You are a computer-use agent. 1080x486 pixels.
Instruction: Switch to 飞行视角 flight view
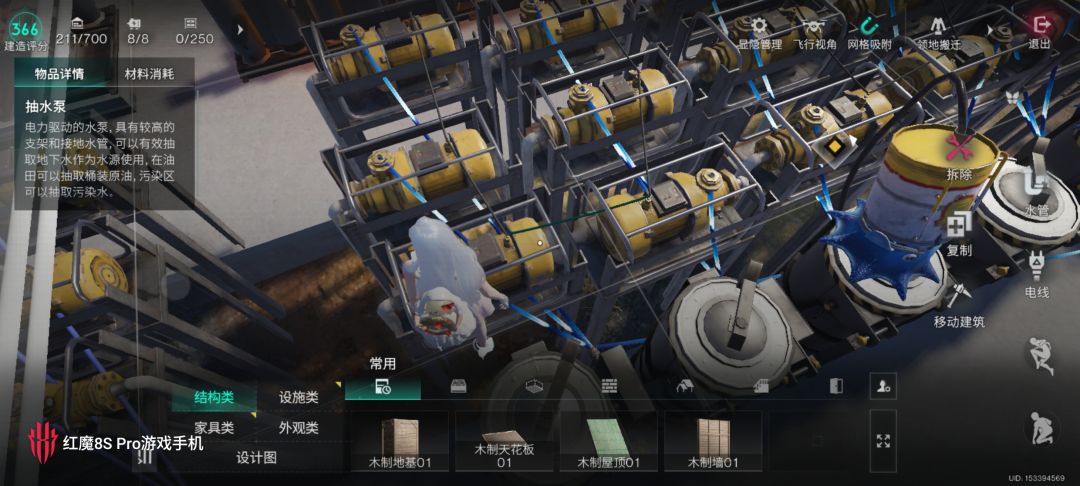[815, 30]
